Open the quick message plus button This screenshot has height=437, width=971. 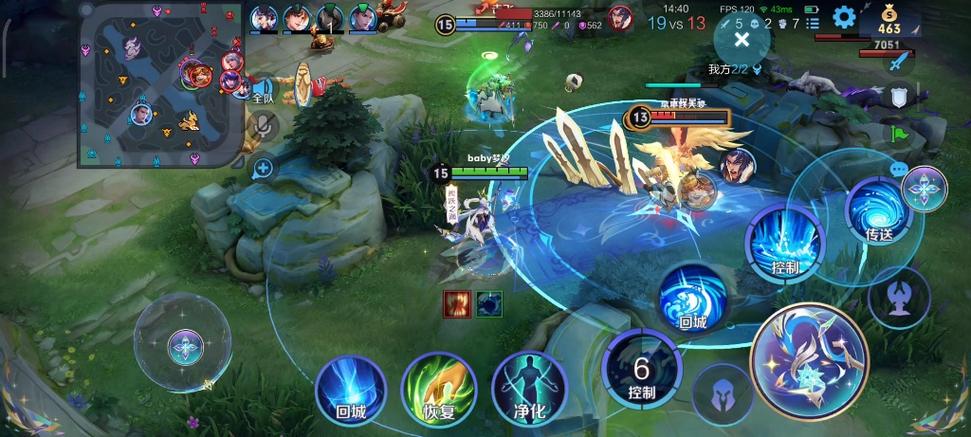[x=263, y=168]
